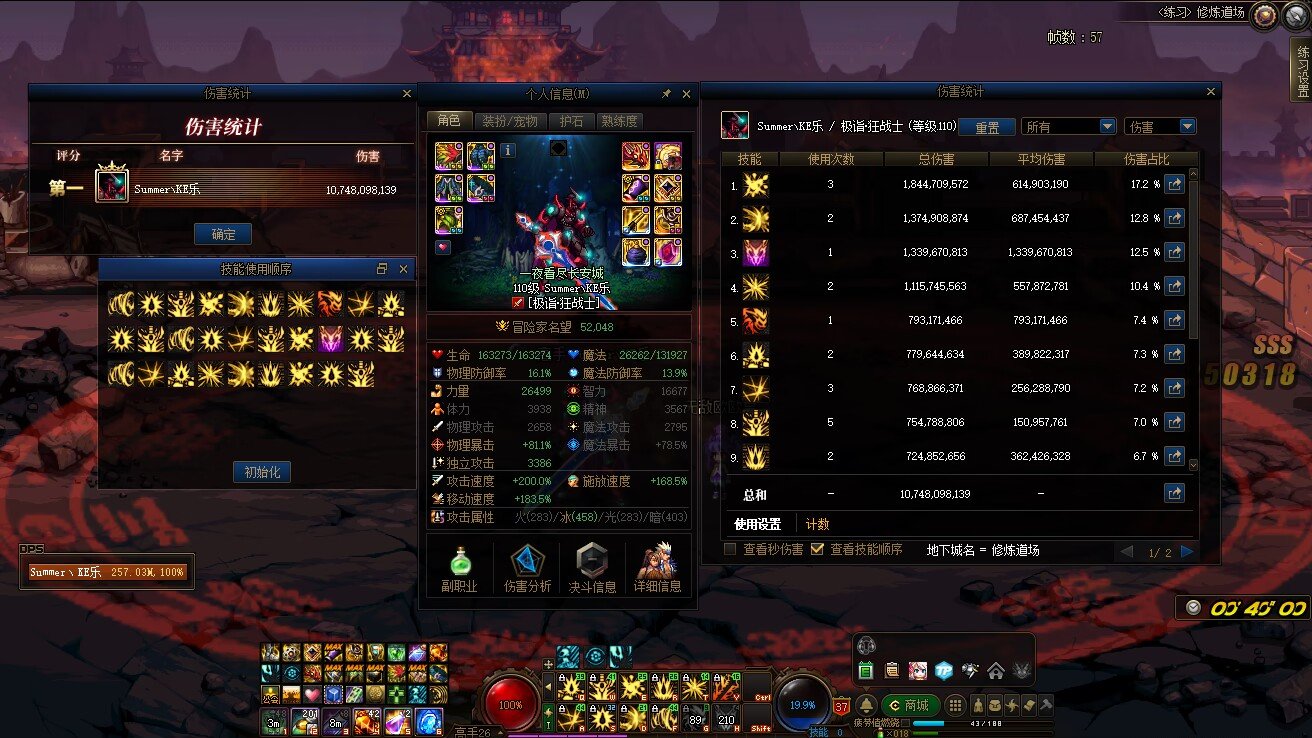Screen dimensions: 1312x738
Task: Toggle the 查看技能顺序 checkbox
Action: (x=817, y=549)
